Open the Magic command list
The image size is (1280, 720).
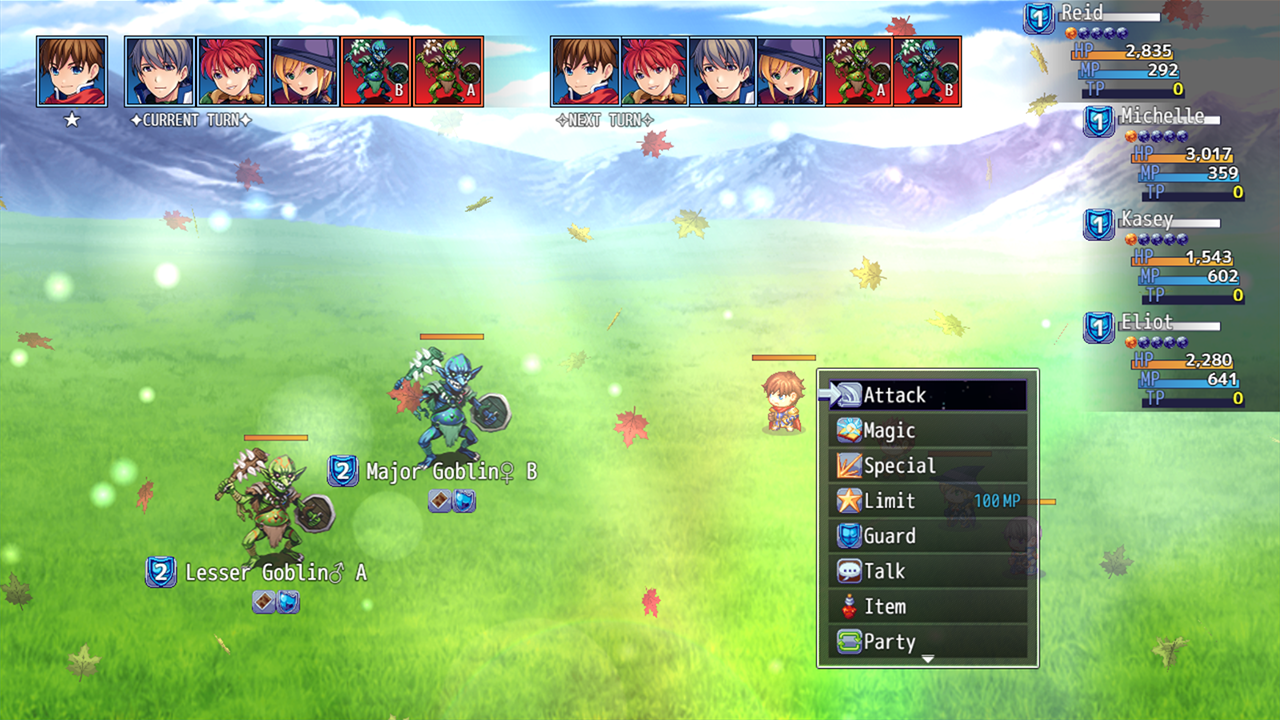click(x=927, y=431)
